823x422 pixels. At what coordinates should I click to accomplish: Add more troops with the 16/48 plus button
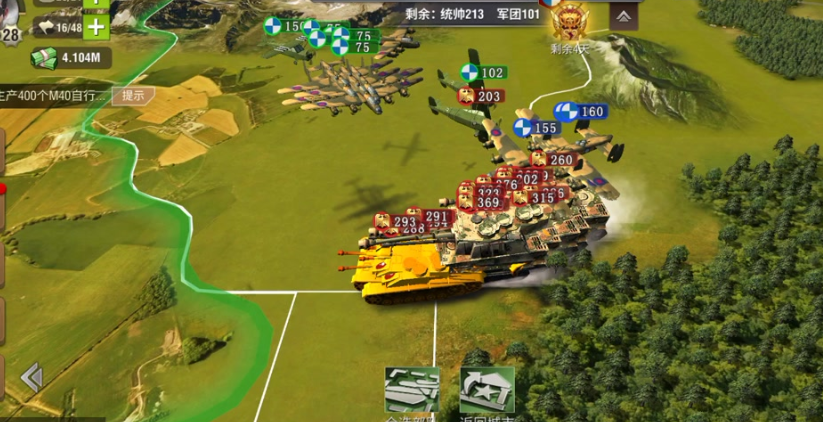coord(96,27)
